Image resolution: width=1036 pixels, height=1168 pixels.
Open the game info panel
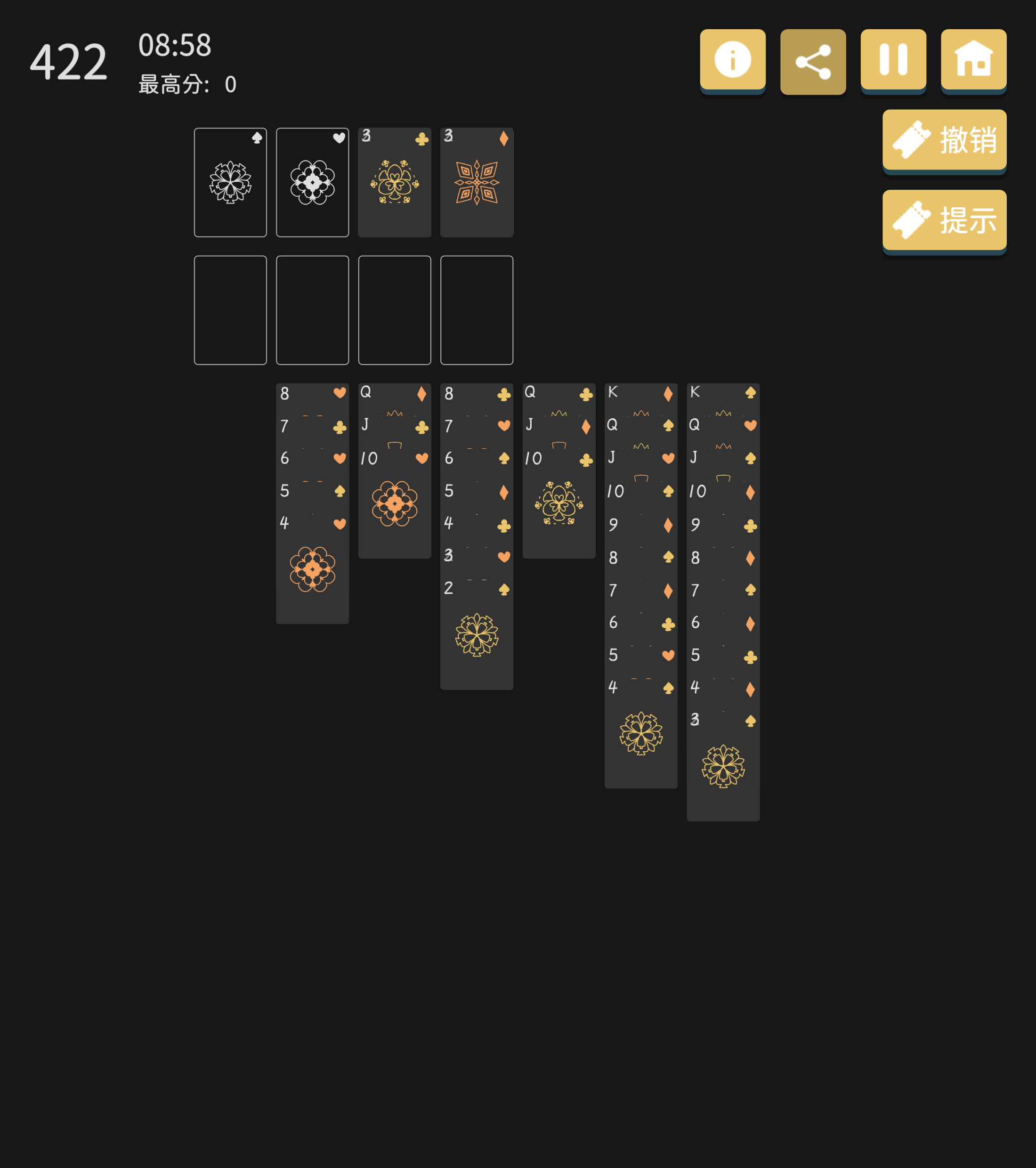coord(733,60)
